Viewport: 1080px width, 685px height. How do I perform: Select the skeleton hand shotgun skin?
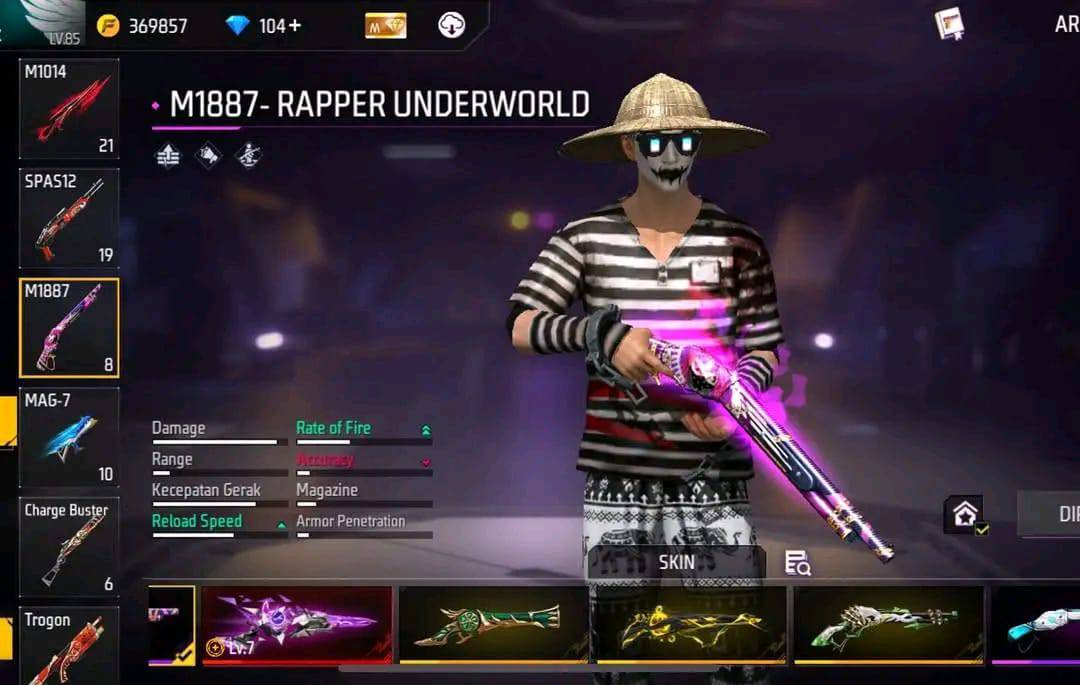888,624
